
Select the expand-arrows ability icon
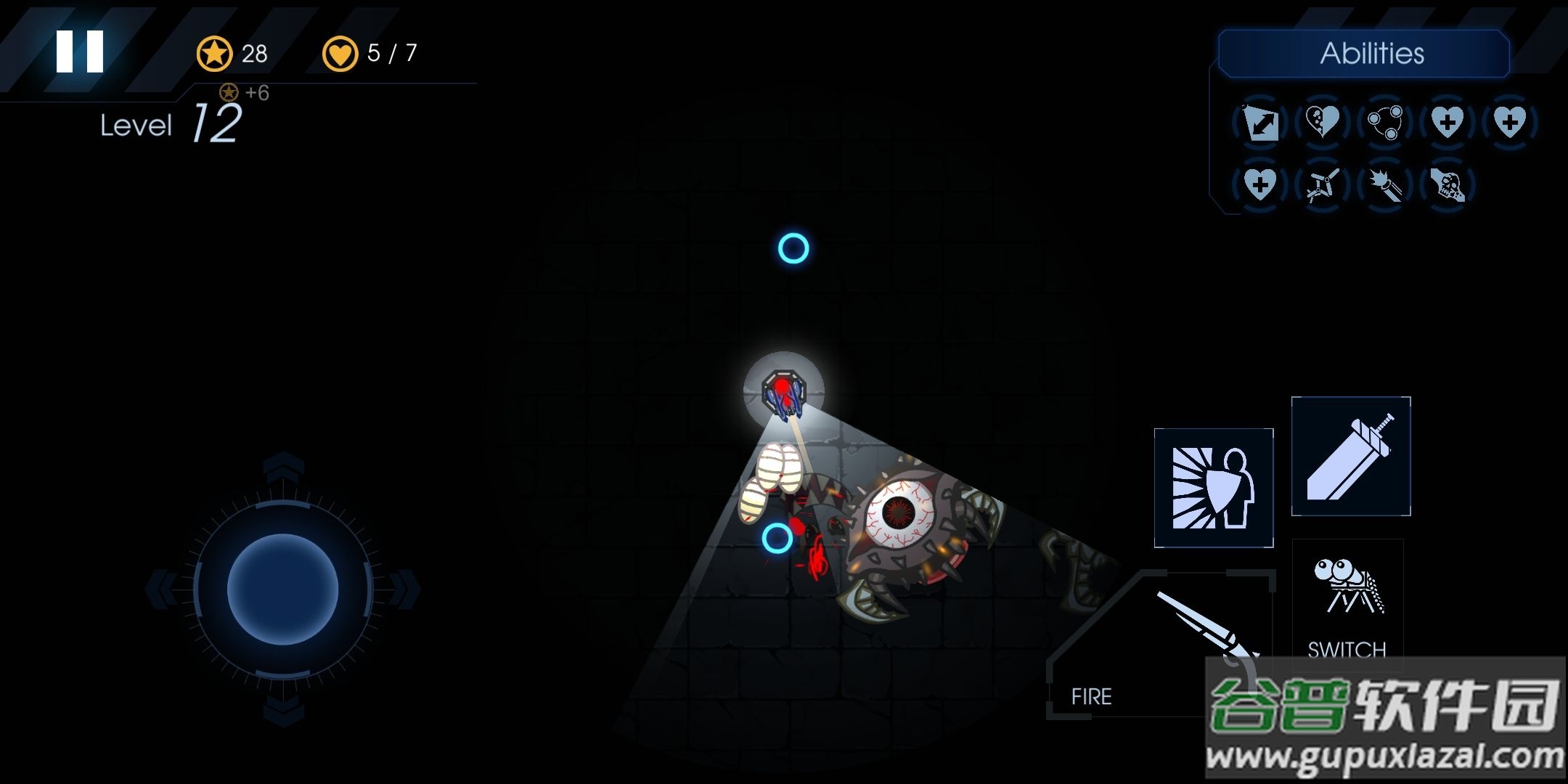pos(1260,122)
